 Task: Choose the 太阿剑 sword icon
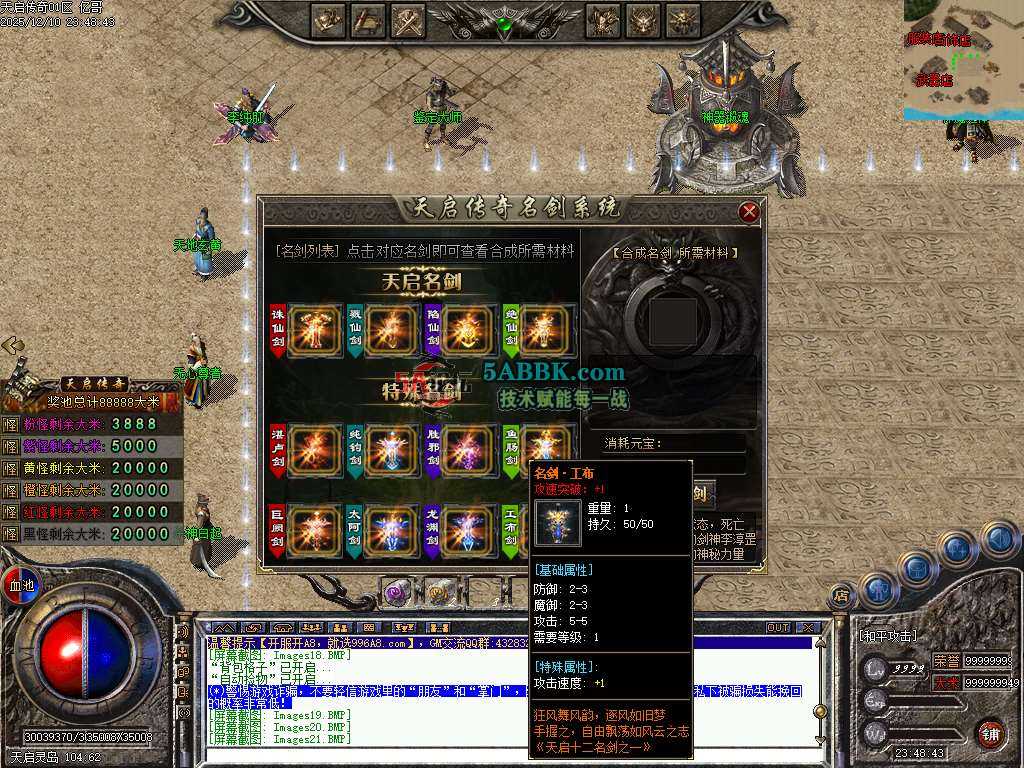coord(391,532)
